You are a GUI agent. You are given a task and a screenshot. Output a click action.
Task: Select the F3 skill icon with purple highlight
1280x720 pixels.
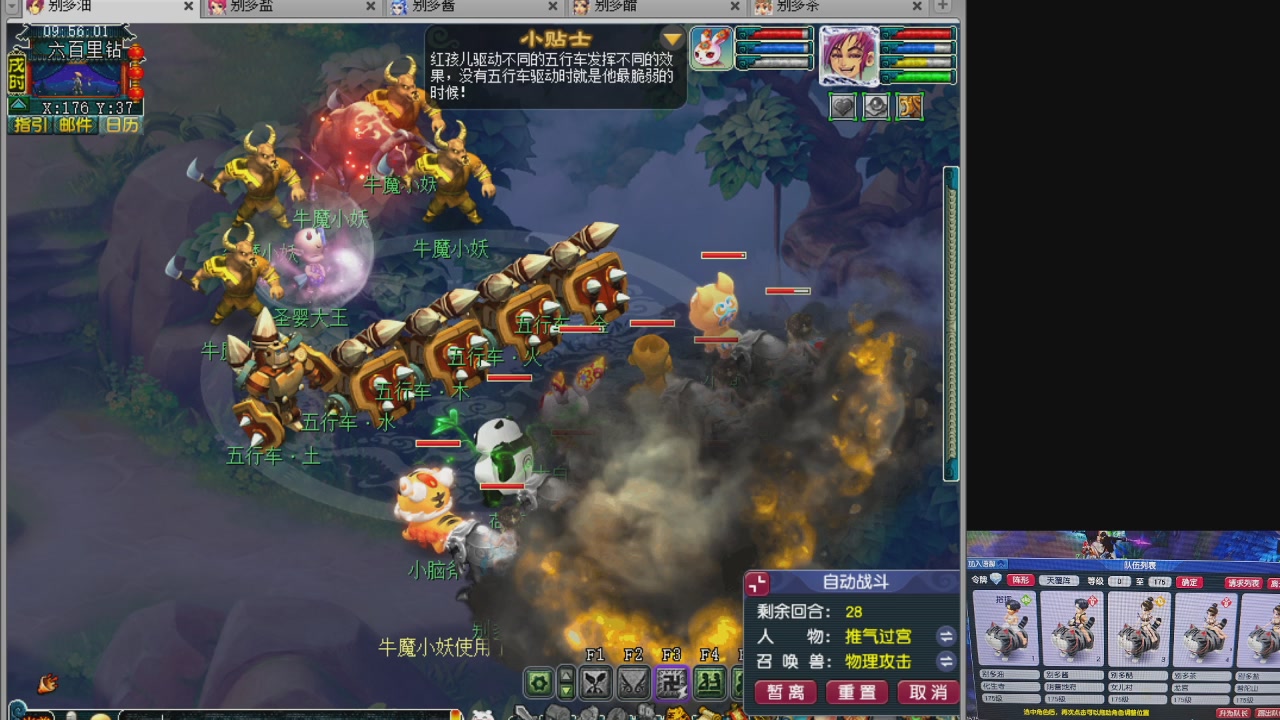click(672, 681)
